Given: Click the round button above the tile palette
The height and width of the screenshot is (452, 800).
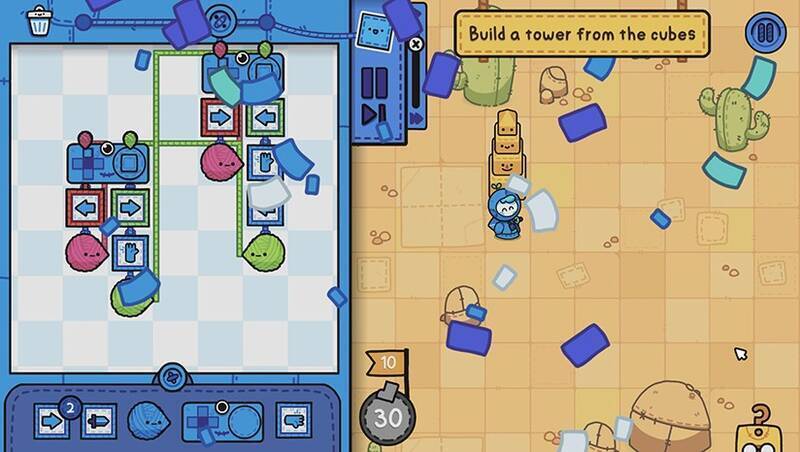Looking at the screenshot, I should point(173,377).
